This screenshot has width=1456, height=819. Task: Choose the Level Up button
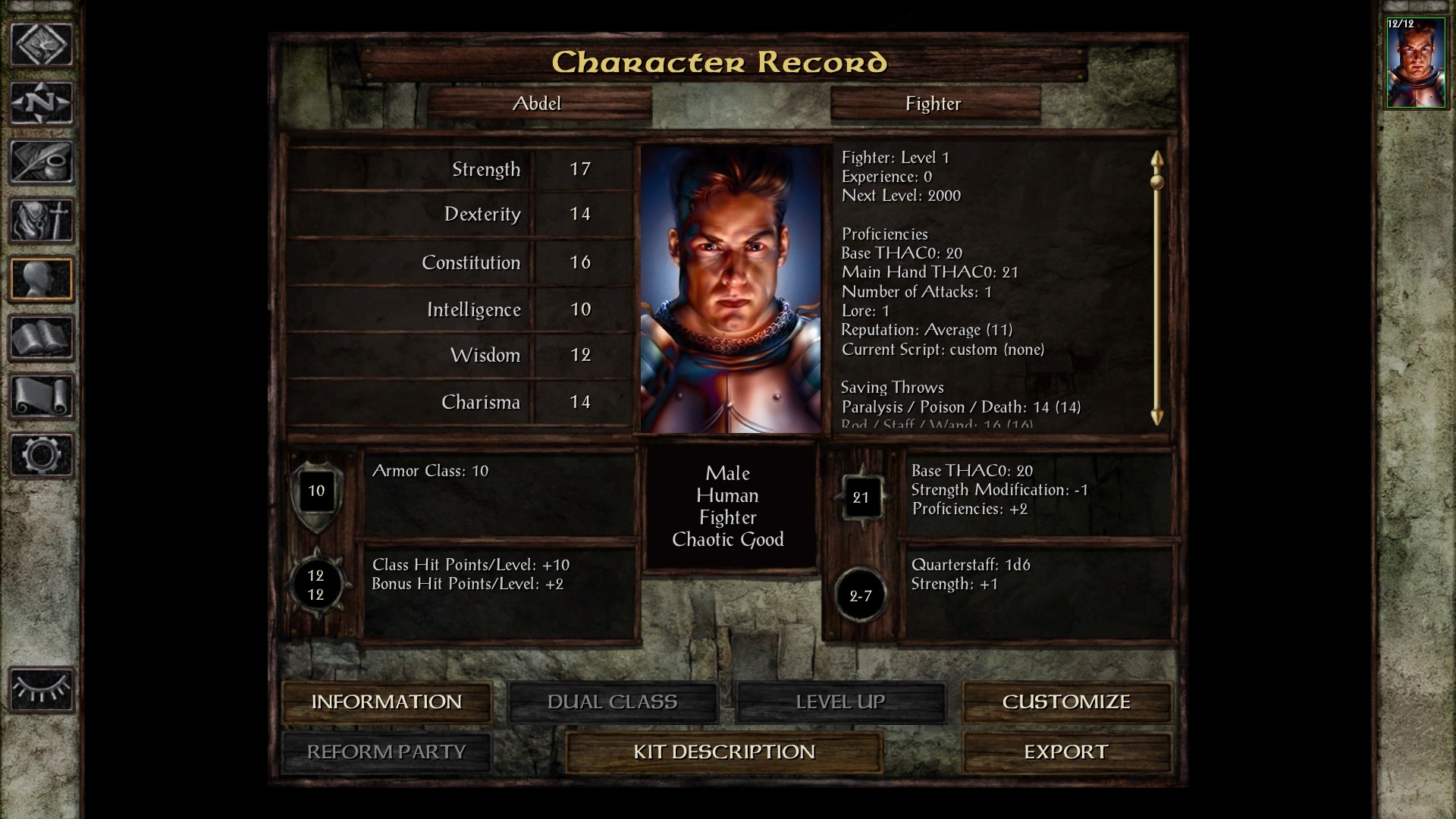(x=840, y=701)
